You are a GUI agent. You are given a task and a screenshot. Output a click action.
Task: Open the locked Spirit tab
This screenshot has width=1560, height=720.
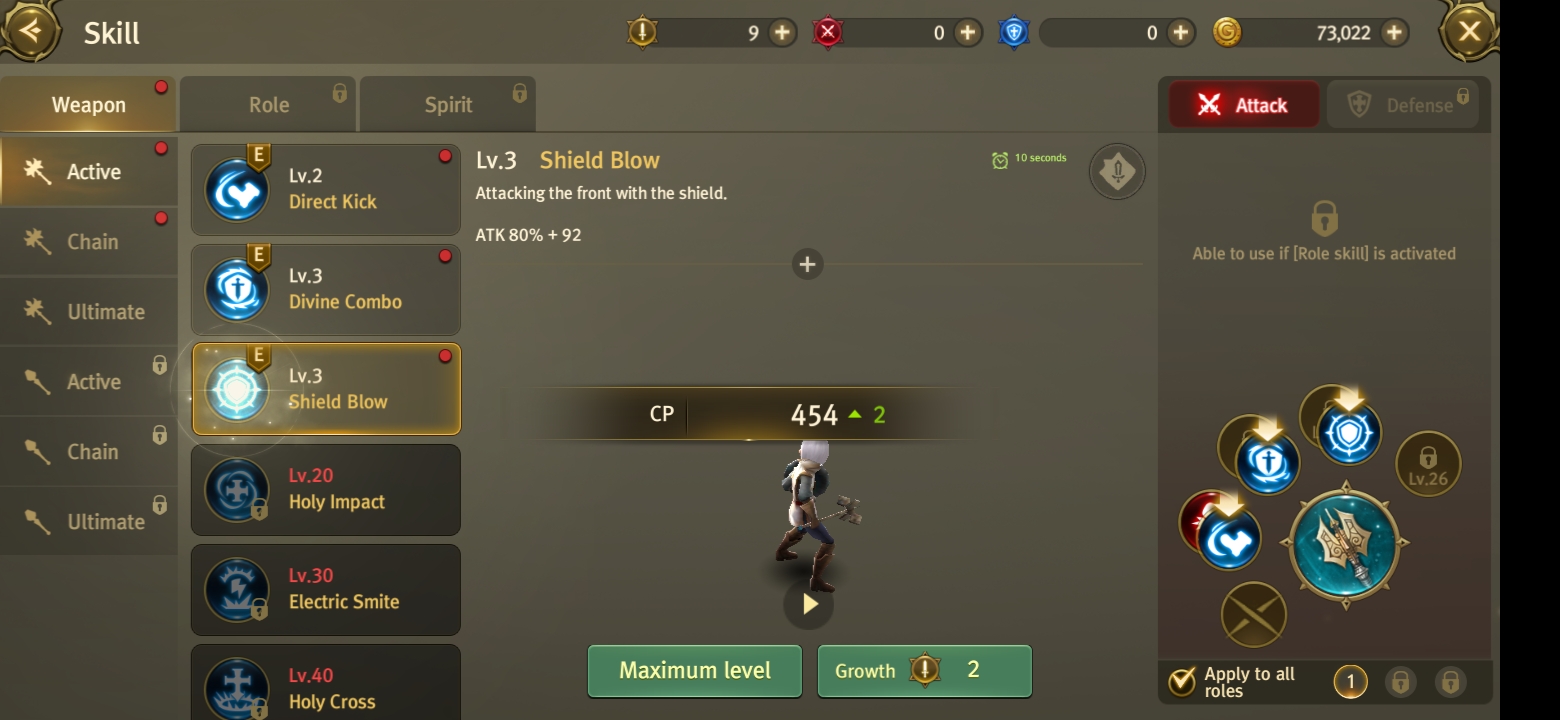pos(447,105)
